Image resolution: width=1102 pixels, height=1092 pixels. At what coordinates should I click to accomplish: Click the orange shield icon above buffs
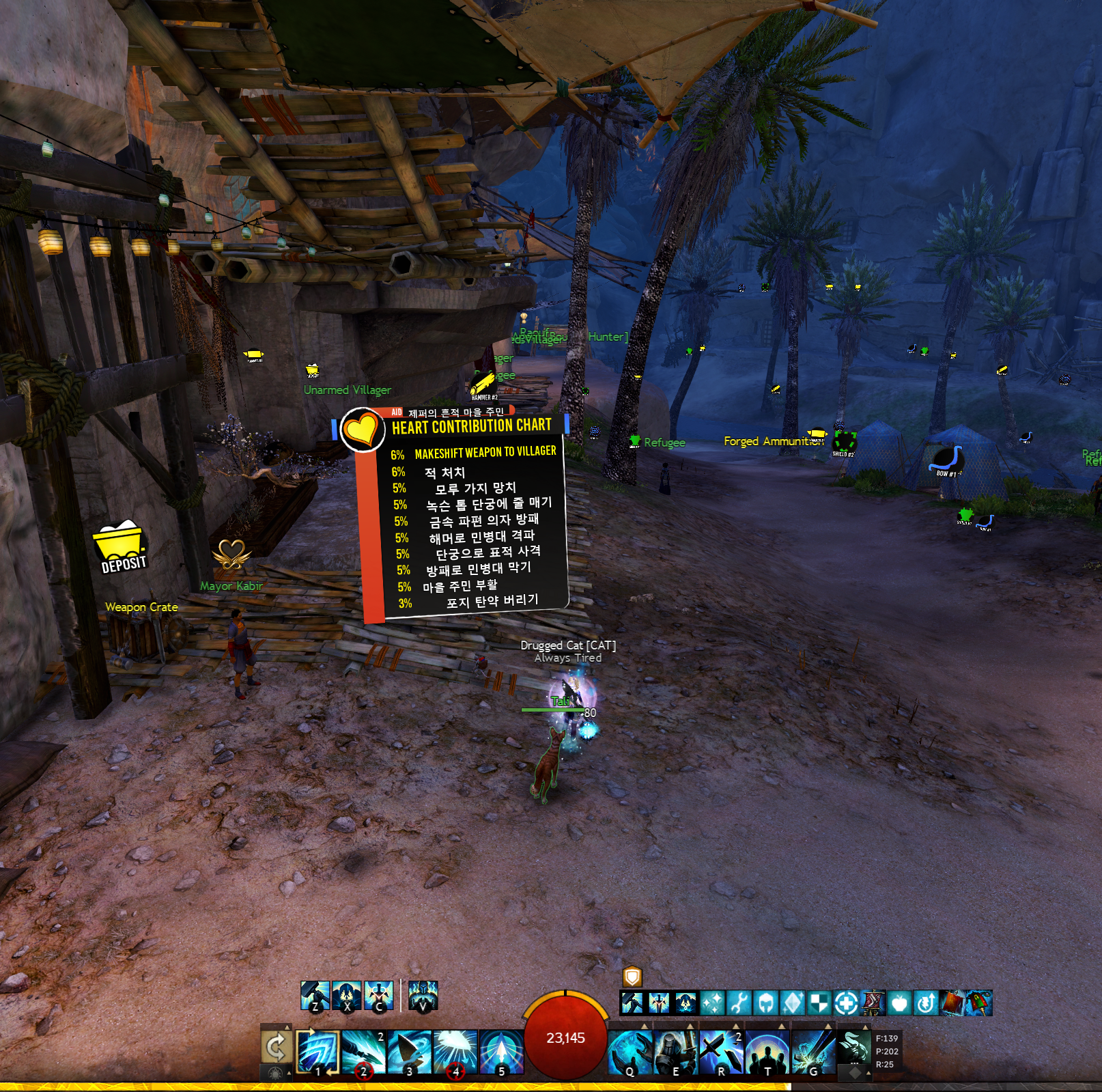(632, 975)
